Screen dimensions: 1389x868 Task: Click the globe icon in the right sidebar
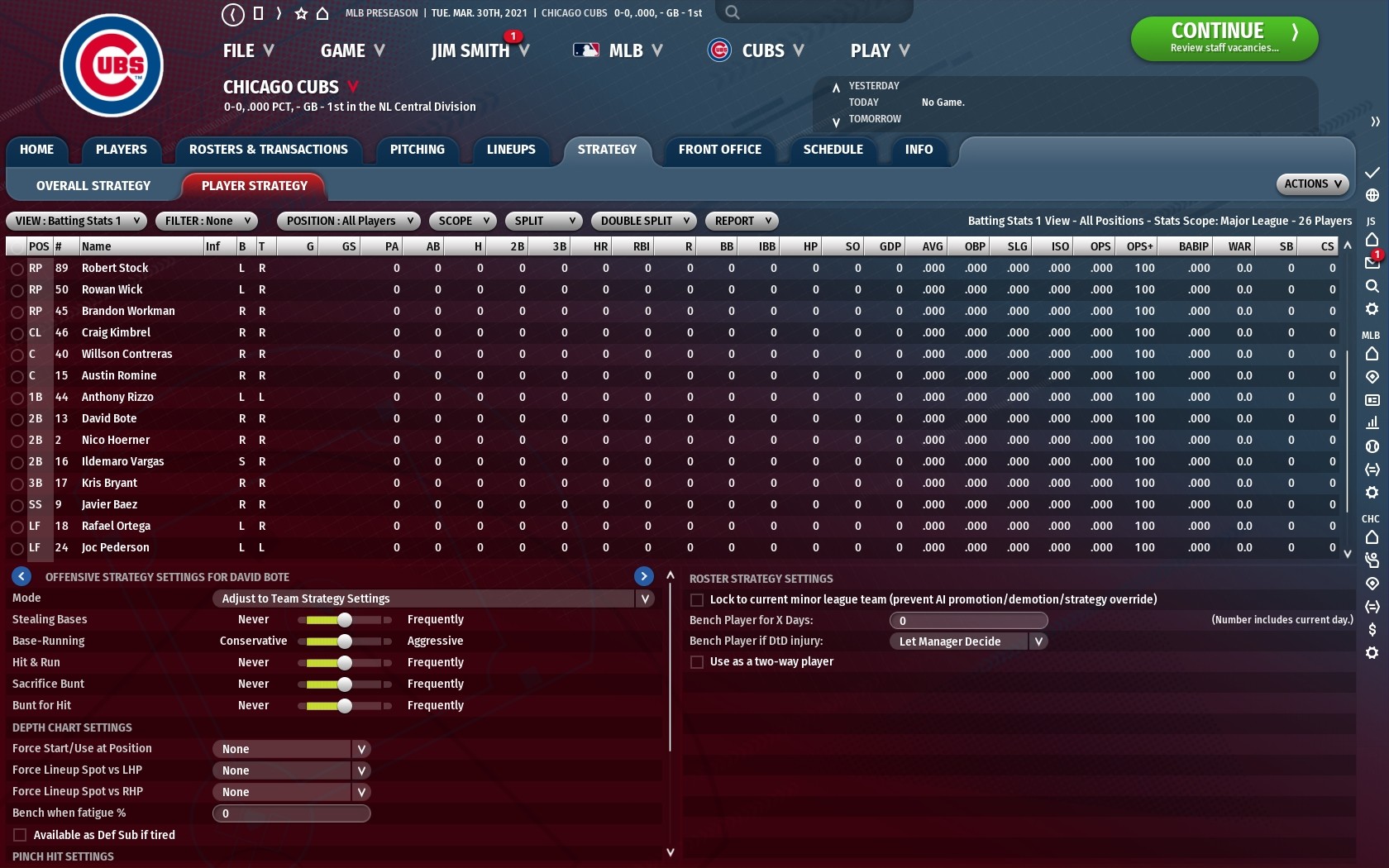(x=1372, y=193)
